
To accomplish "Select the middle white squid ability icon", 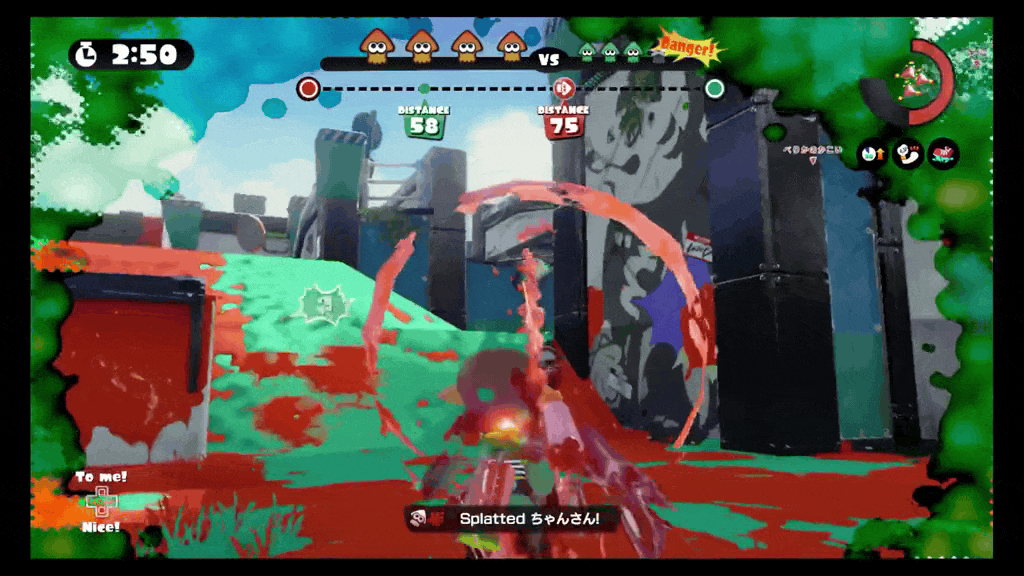I will point(908,154).
